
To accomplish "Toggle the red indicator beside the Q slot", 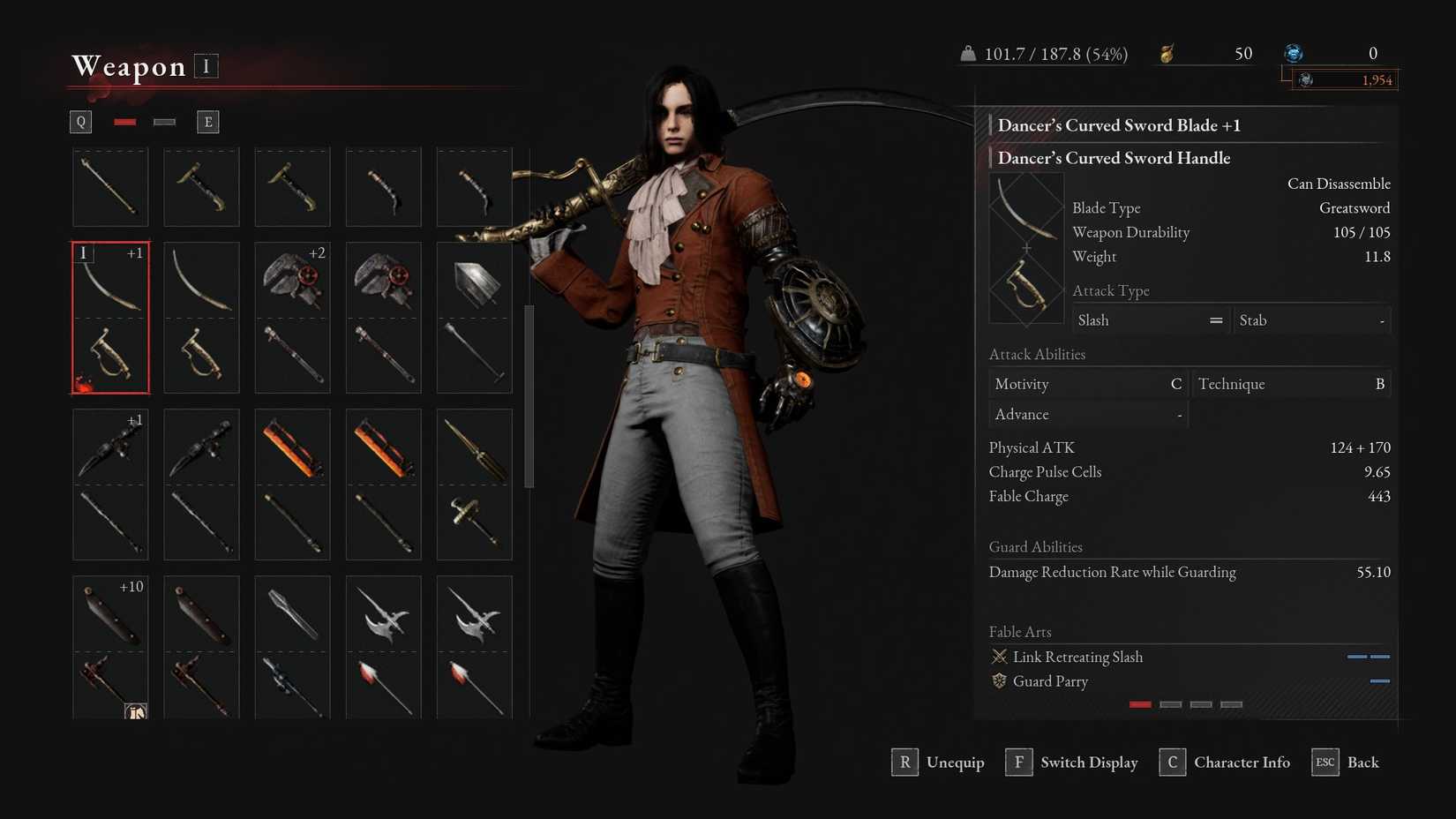I will (124, 121).
